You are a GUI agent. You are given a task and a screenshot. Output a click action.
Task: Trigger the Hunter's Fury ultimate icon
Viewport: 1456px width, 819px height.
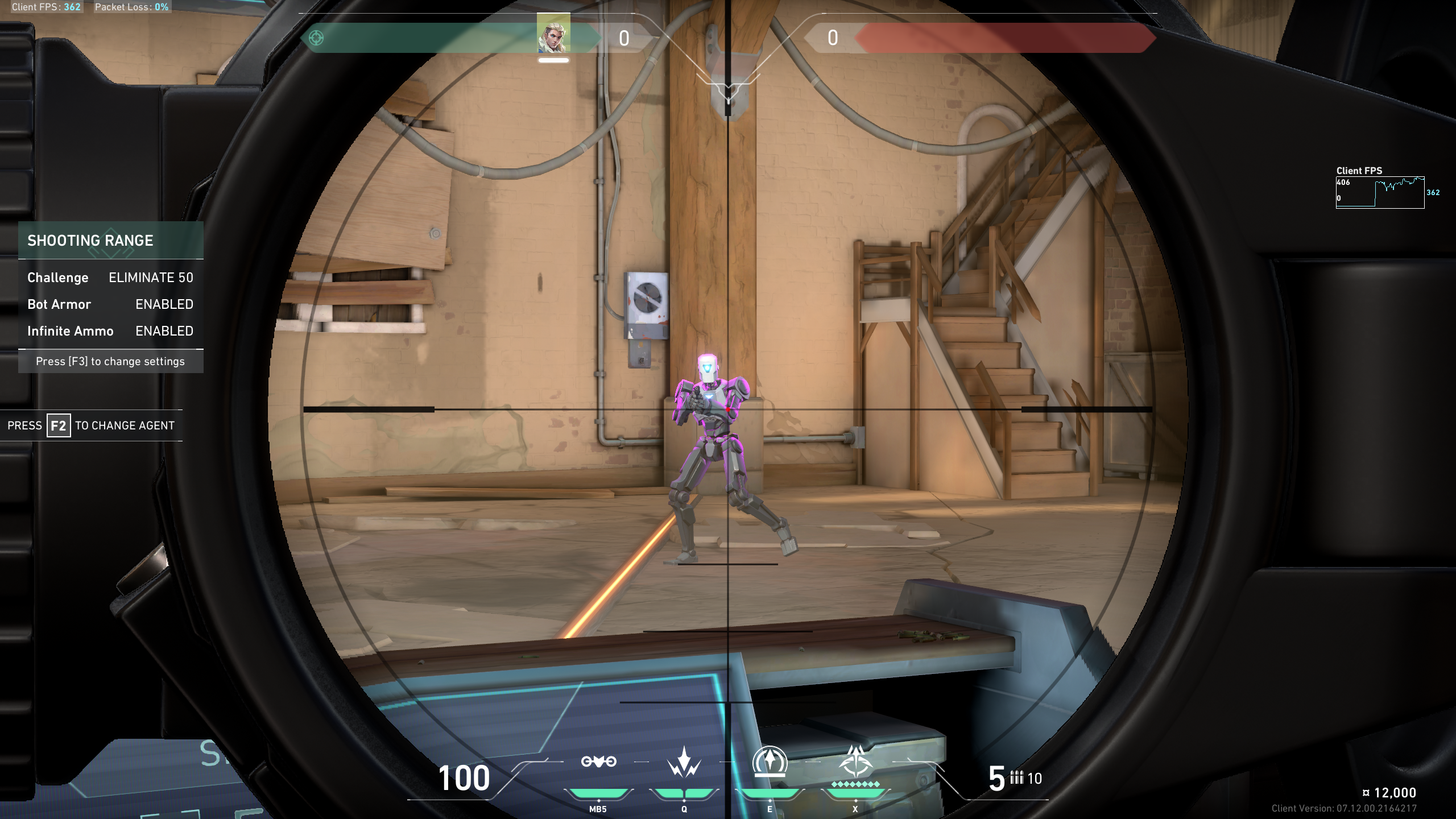[855, 762]
